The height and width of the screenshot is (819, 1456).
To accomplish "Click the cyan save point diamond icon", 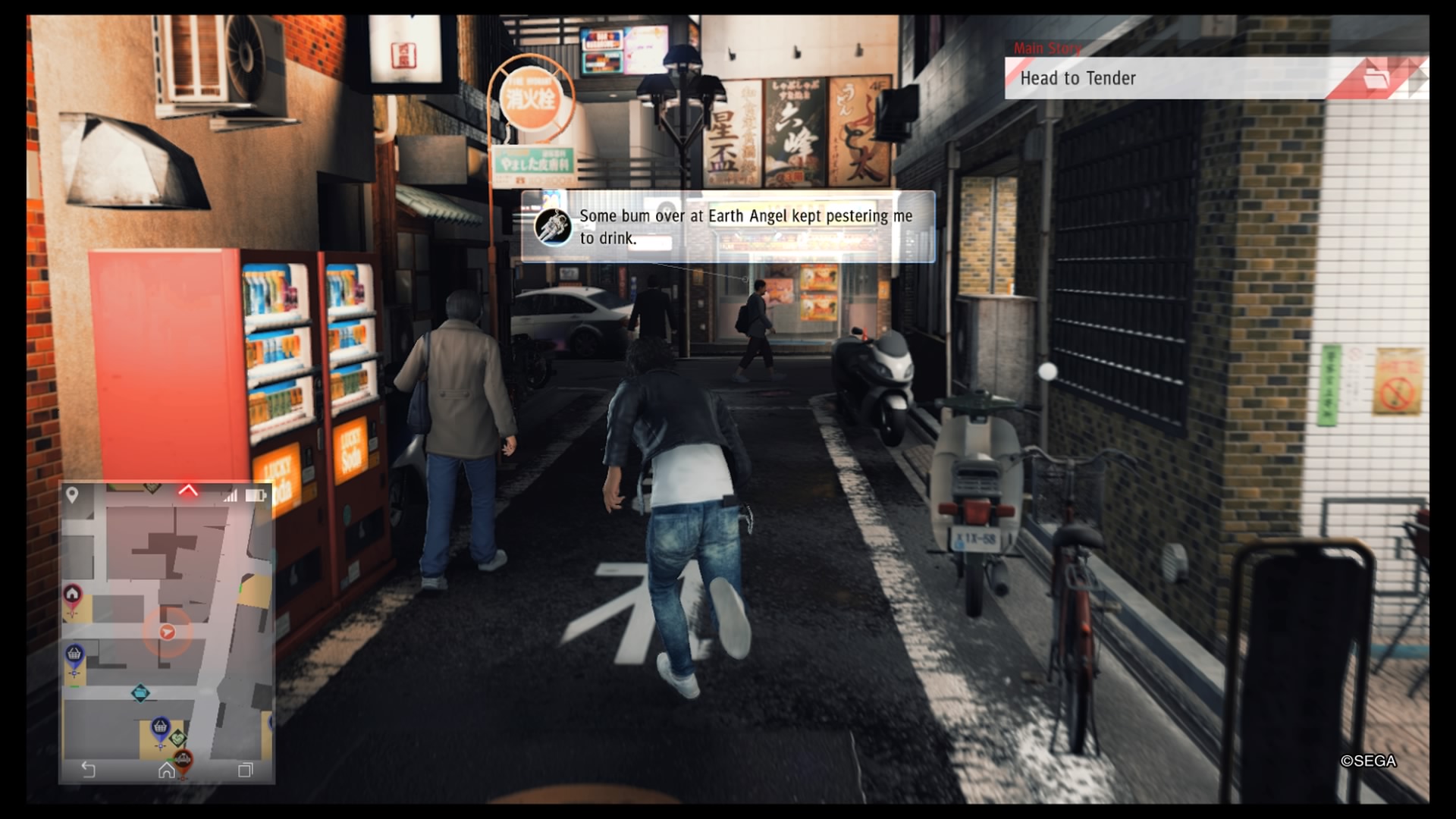I will 142,693.
